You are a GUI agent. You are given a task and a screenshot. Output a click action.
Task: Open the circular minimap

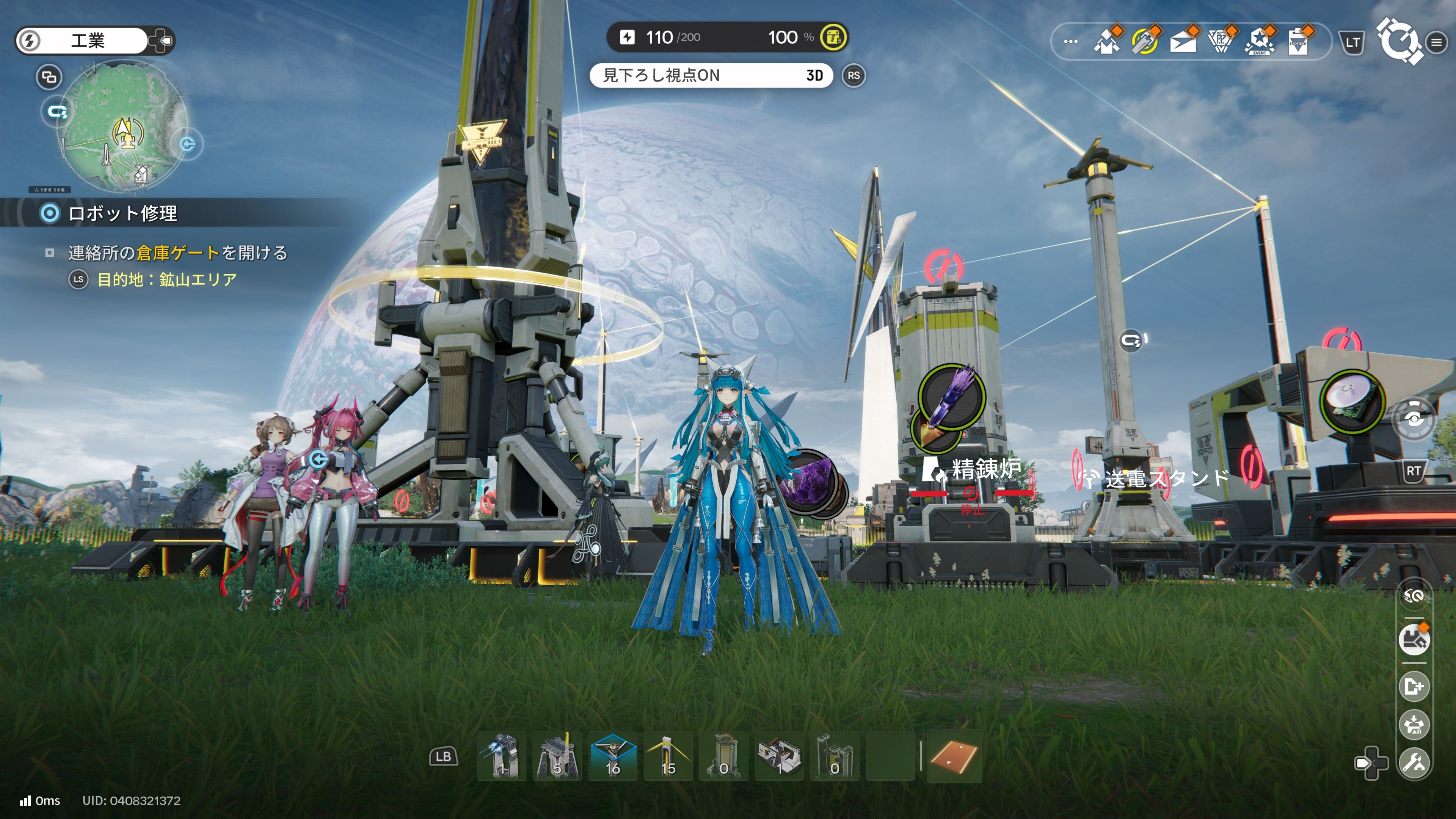click(123, 128)
